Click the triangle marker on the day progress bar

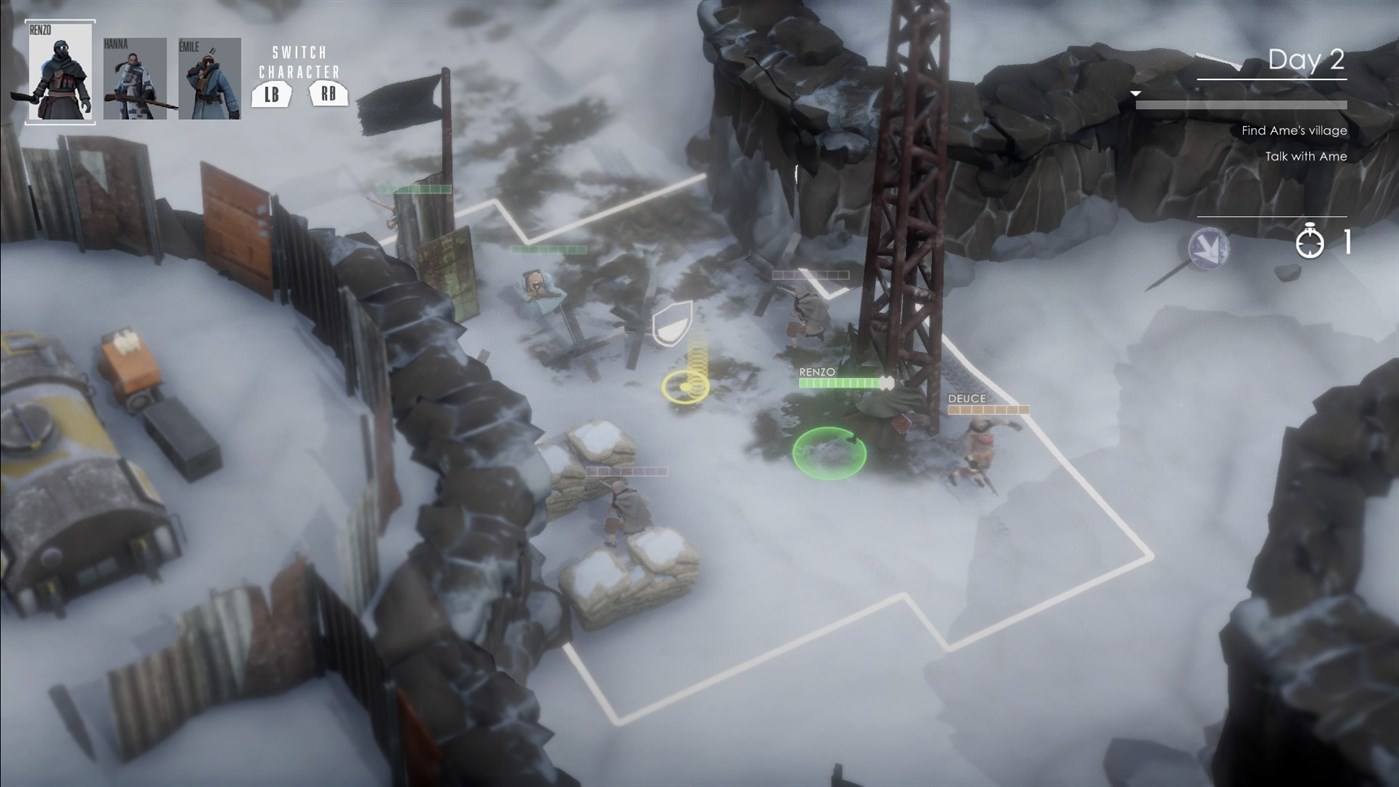click(x=1134, y=92)
